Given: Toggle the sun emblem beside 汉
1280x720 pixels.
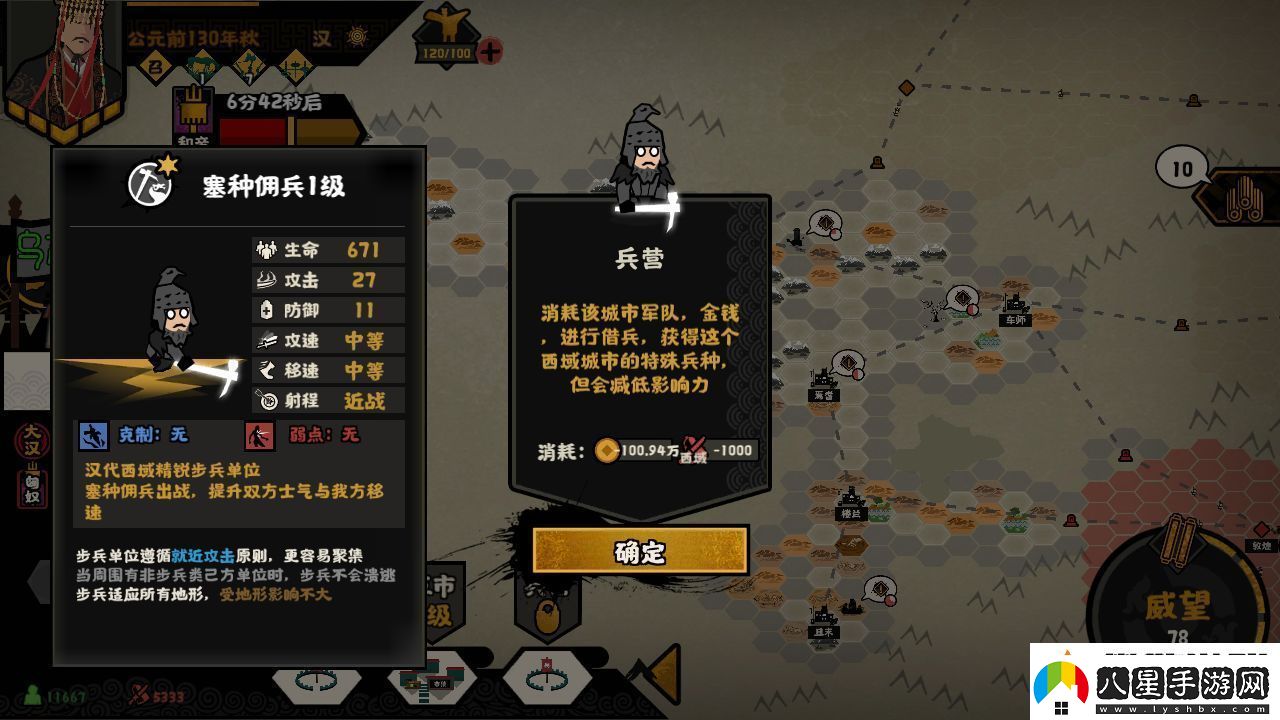Looking at the screenshot, I should [x=358, y=38].
